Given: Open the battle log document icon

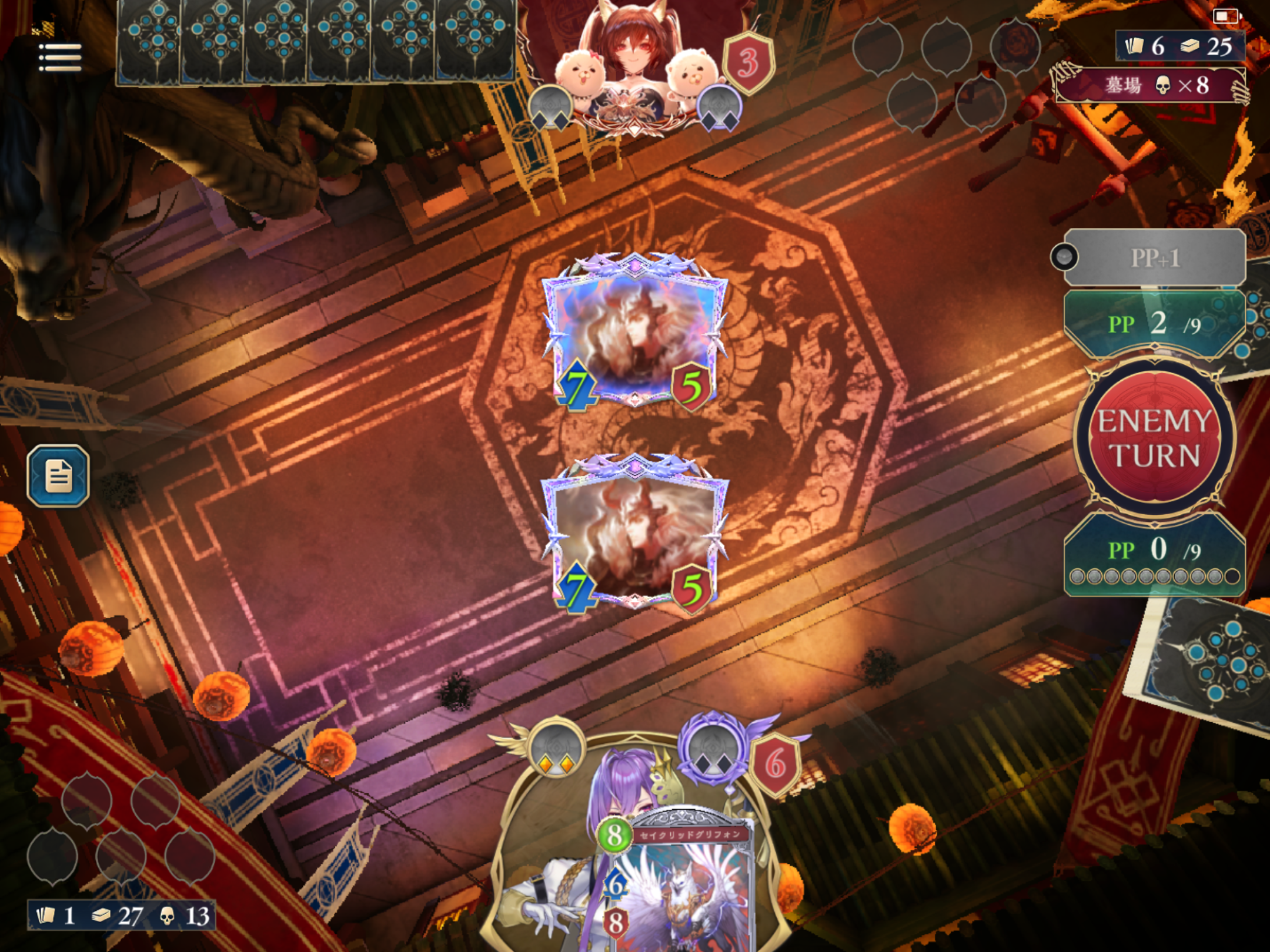Looking at the screenshot, I should coord(58,475).
